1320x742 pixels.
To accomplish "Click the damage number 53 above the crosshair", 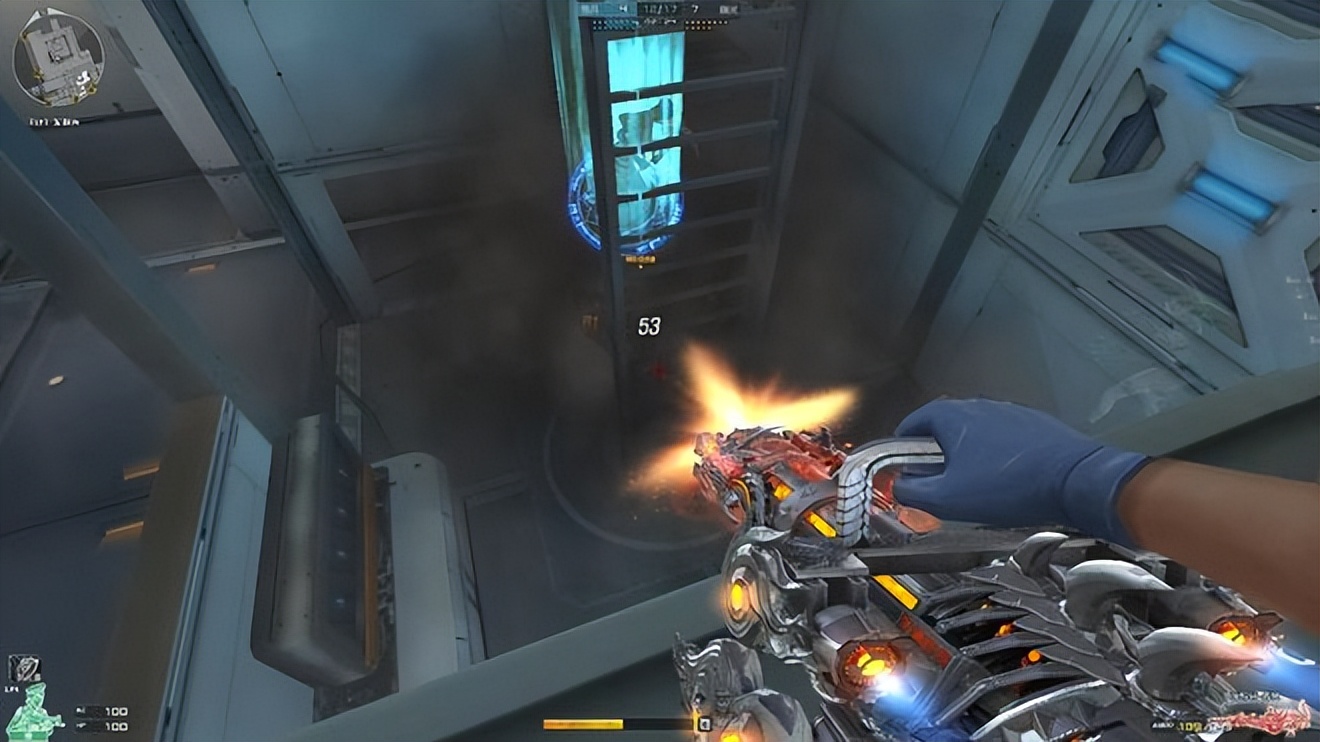I will 650,322.
